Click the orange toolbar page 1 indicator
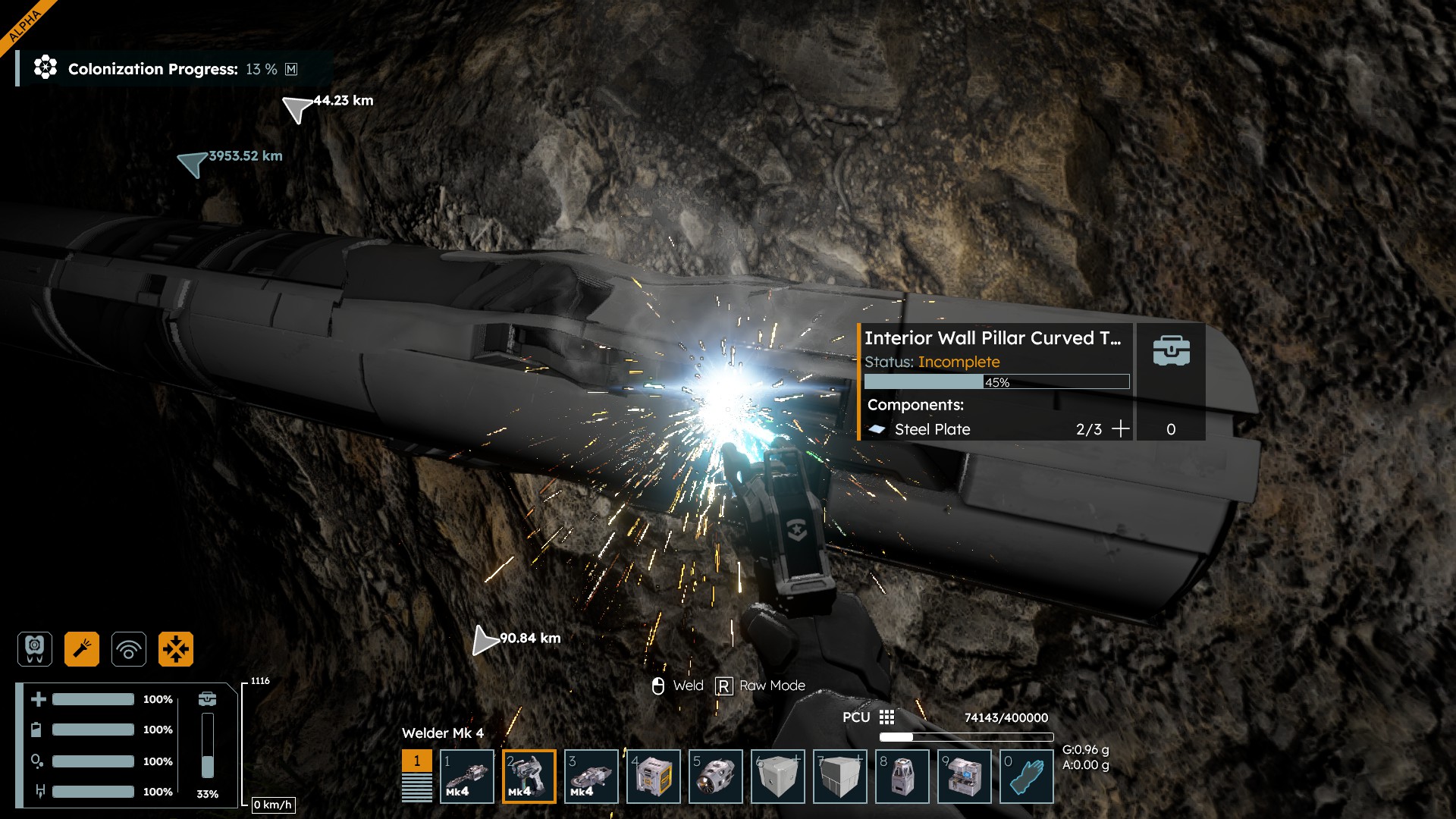1456x819 pixels. coord(416,761)
